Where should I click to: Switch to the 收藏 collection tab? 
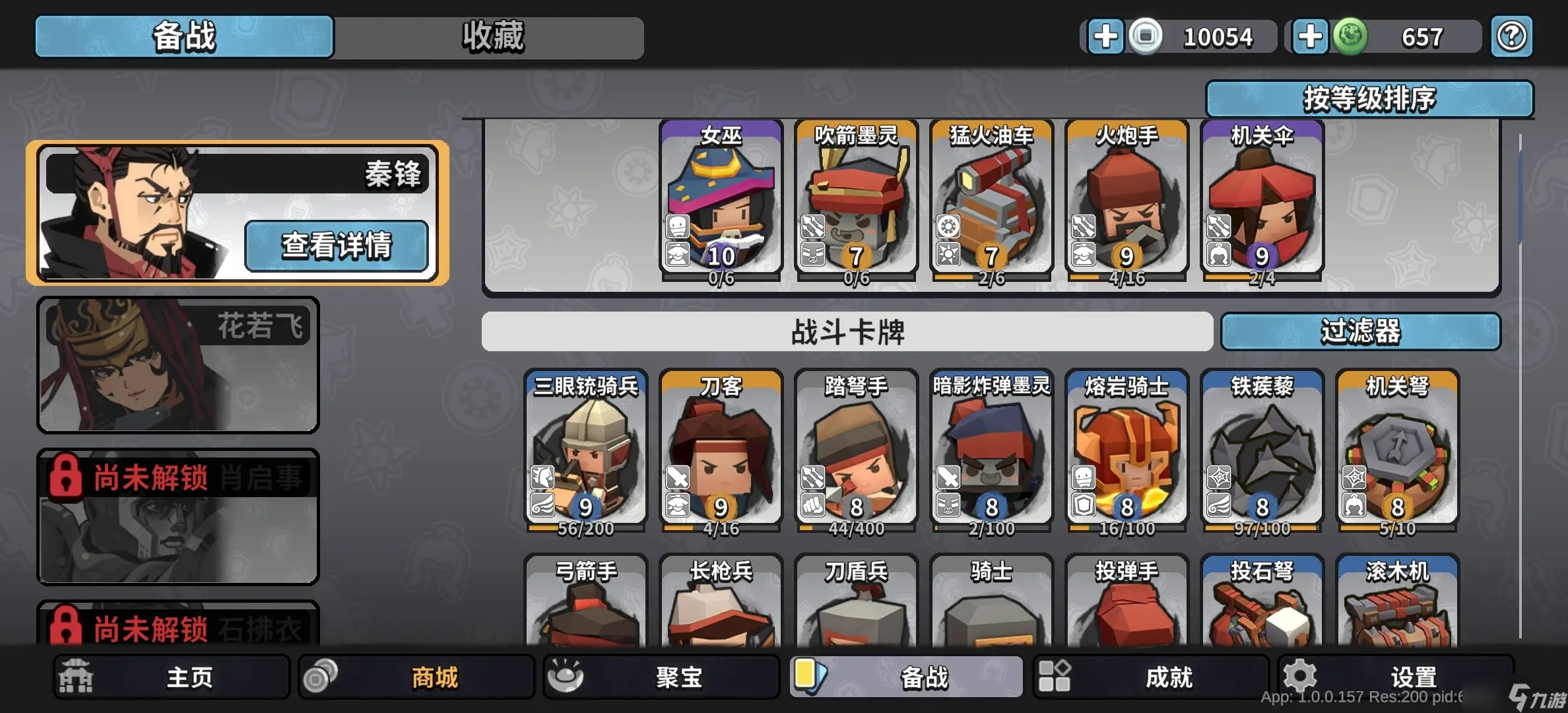pyautogui.click(x=488, y=38)
